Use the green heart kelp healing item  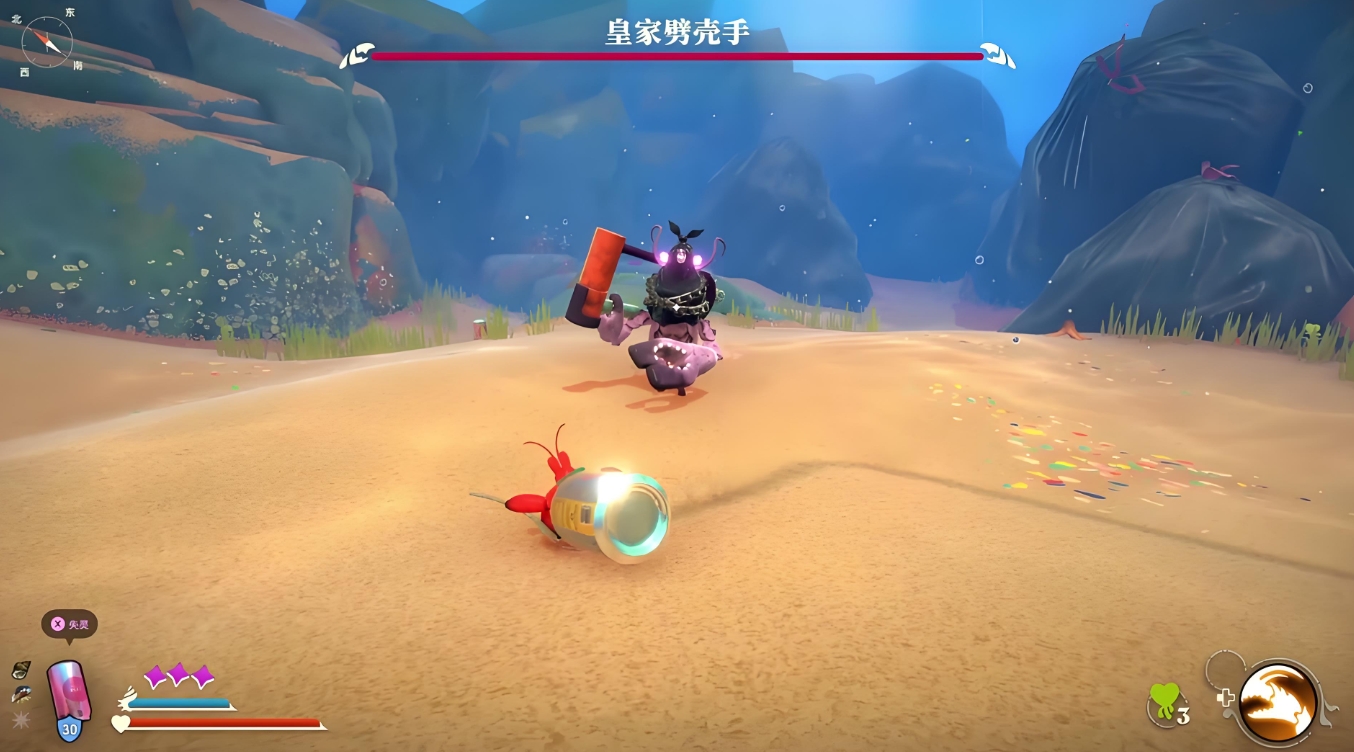[x=1165, y=702]
